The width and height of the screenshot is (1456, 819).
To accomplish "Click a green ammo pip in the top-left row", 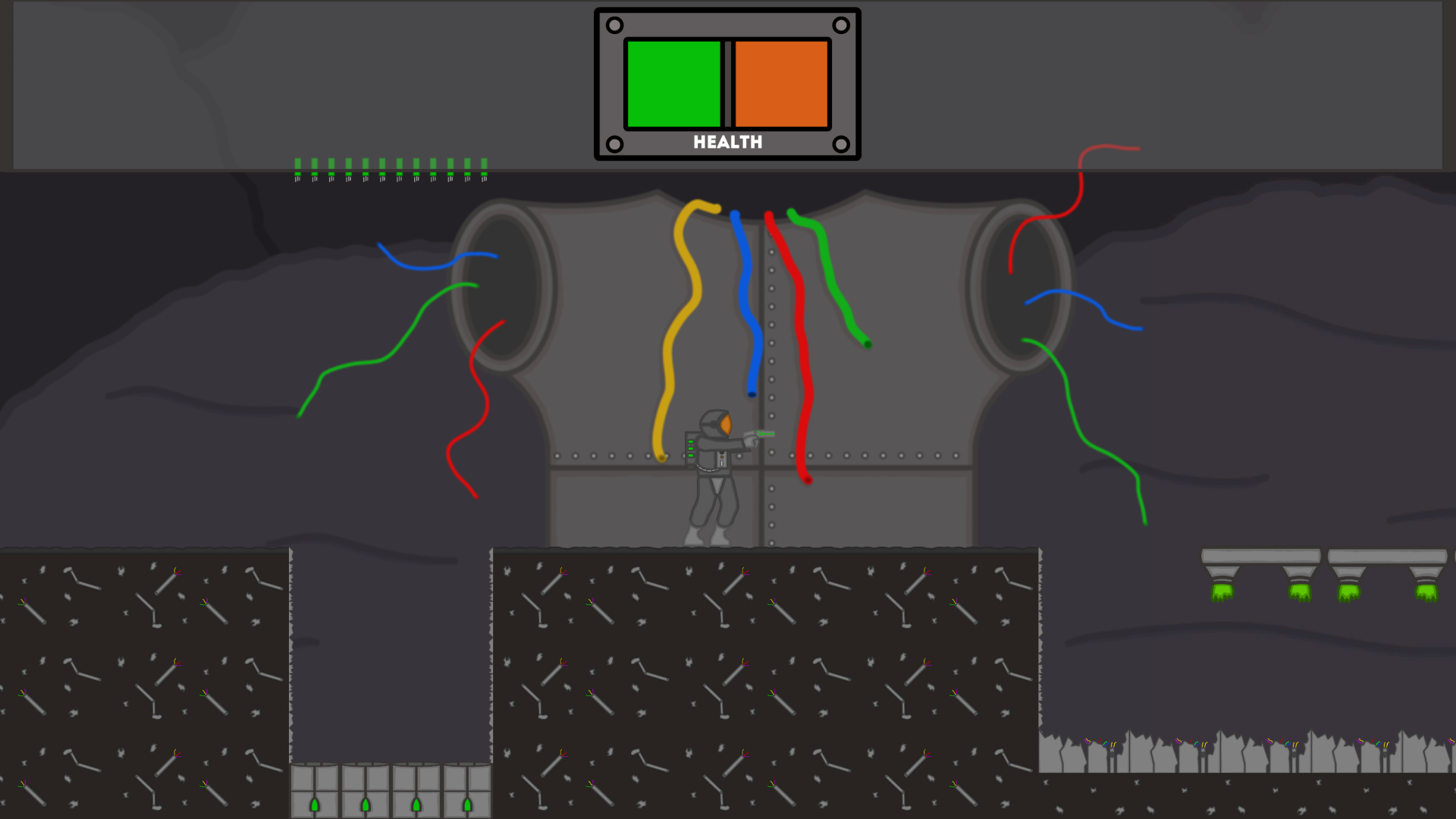I will (x=315, y=164).
